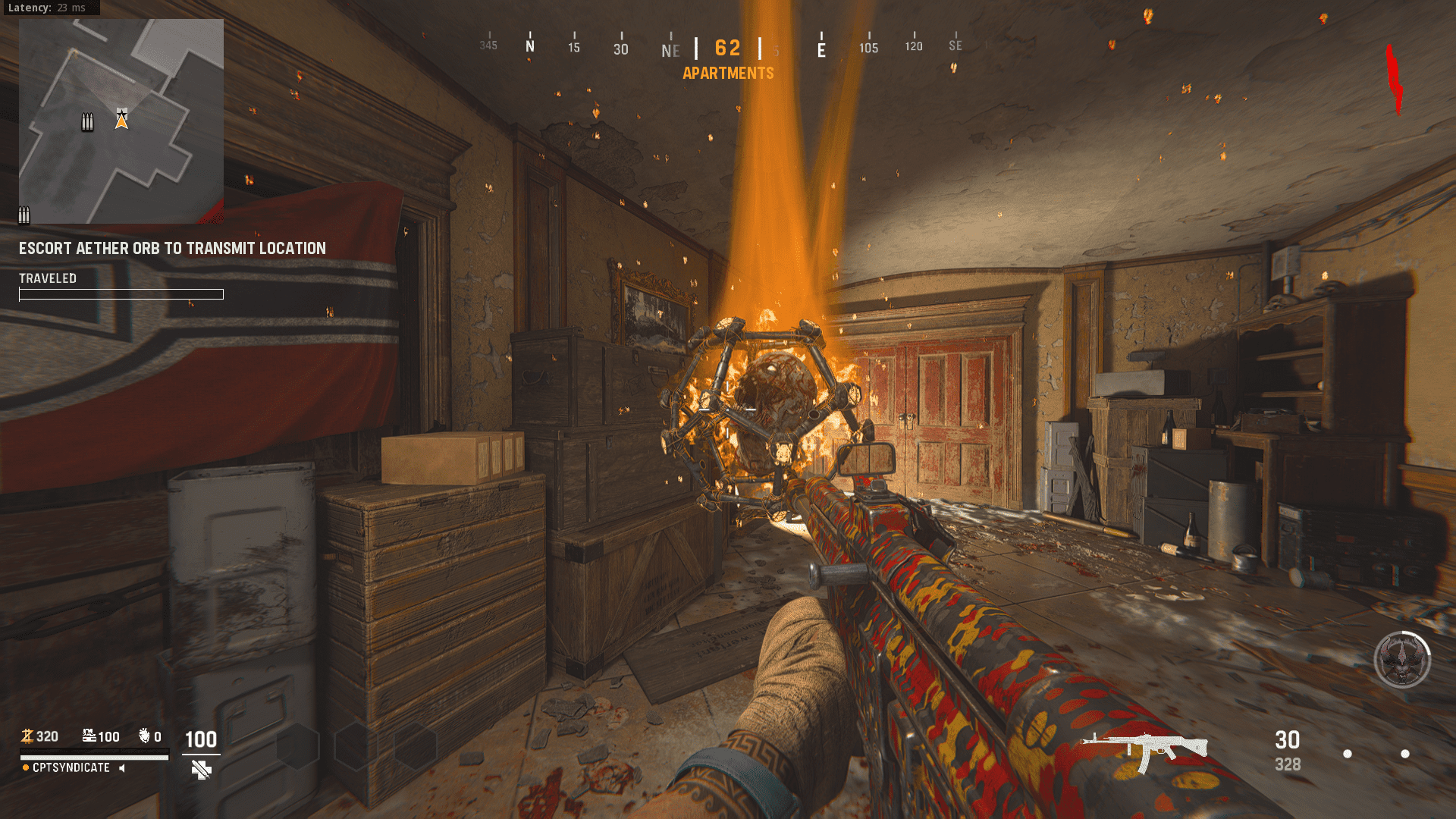Select the APARTMENTS location label on the compass
Viewport: 1456px width, 819px height.
[x=727, y=73]
